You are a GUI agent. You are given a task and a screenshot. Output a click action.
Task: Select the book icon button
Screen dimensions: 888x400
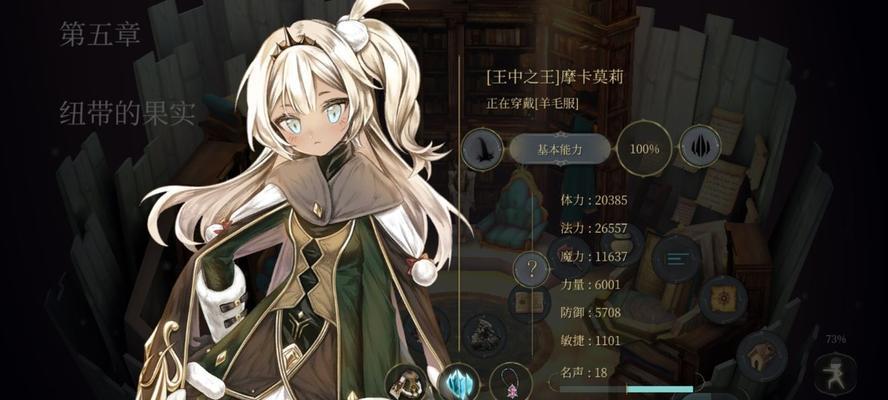pyautogui.click(x=527, y=302)
